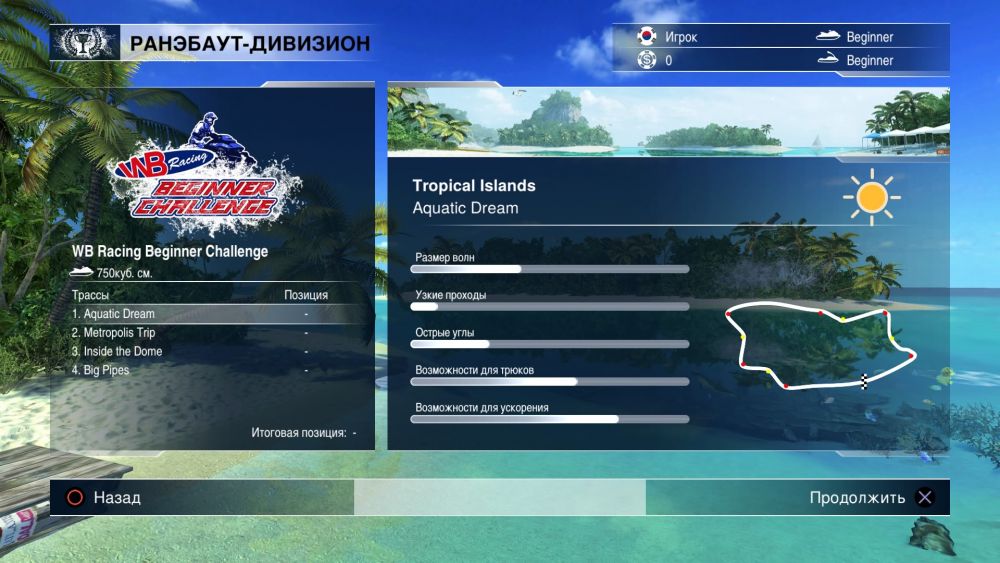Click the Tropical Islands banner image
Screen dimensions: 1000x563
click(668, 121)
